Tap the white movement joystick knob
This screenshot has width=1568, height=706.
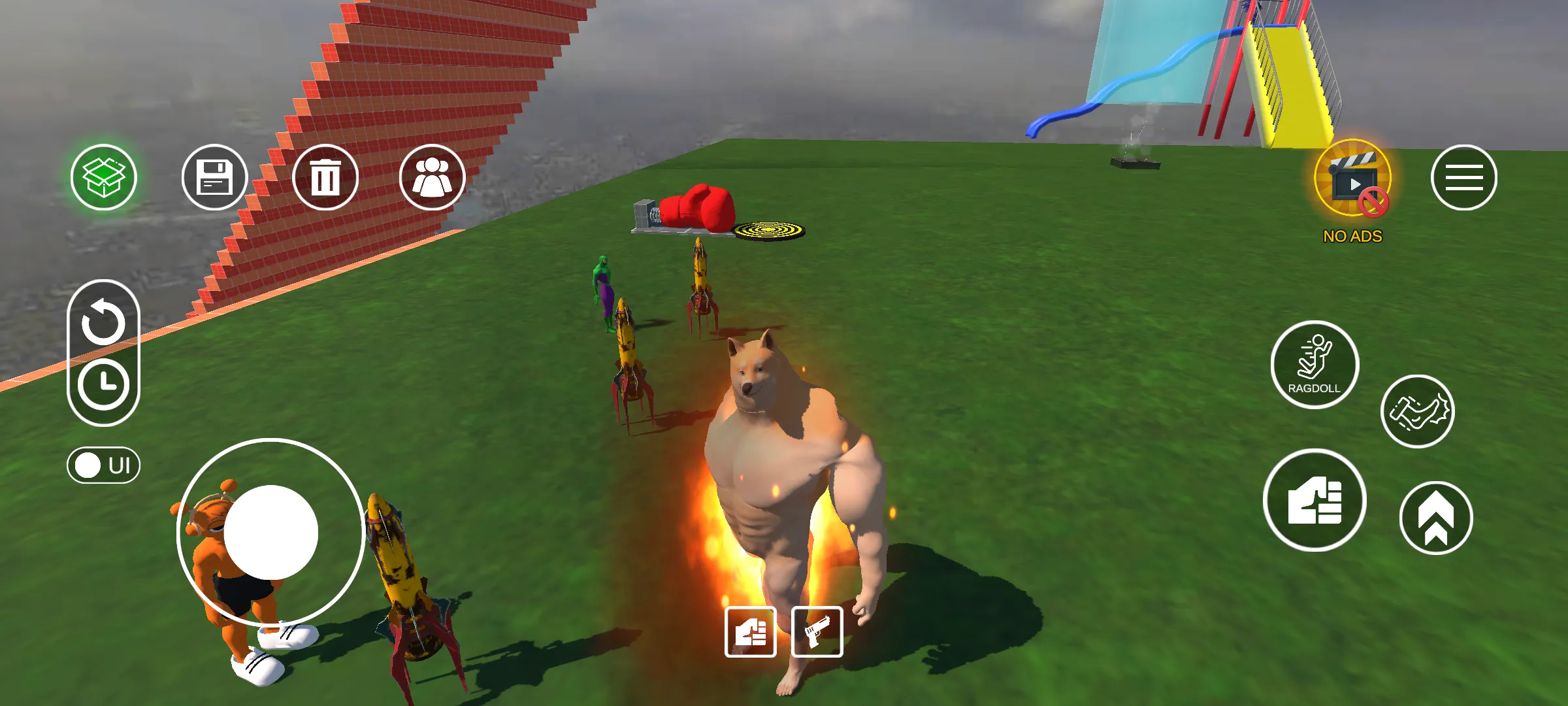(271, 532)
